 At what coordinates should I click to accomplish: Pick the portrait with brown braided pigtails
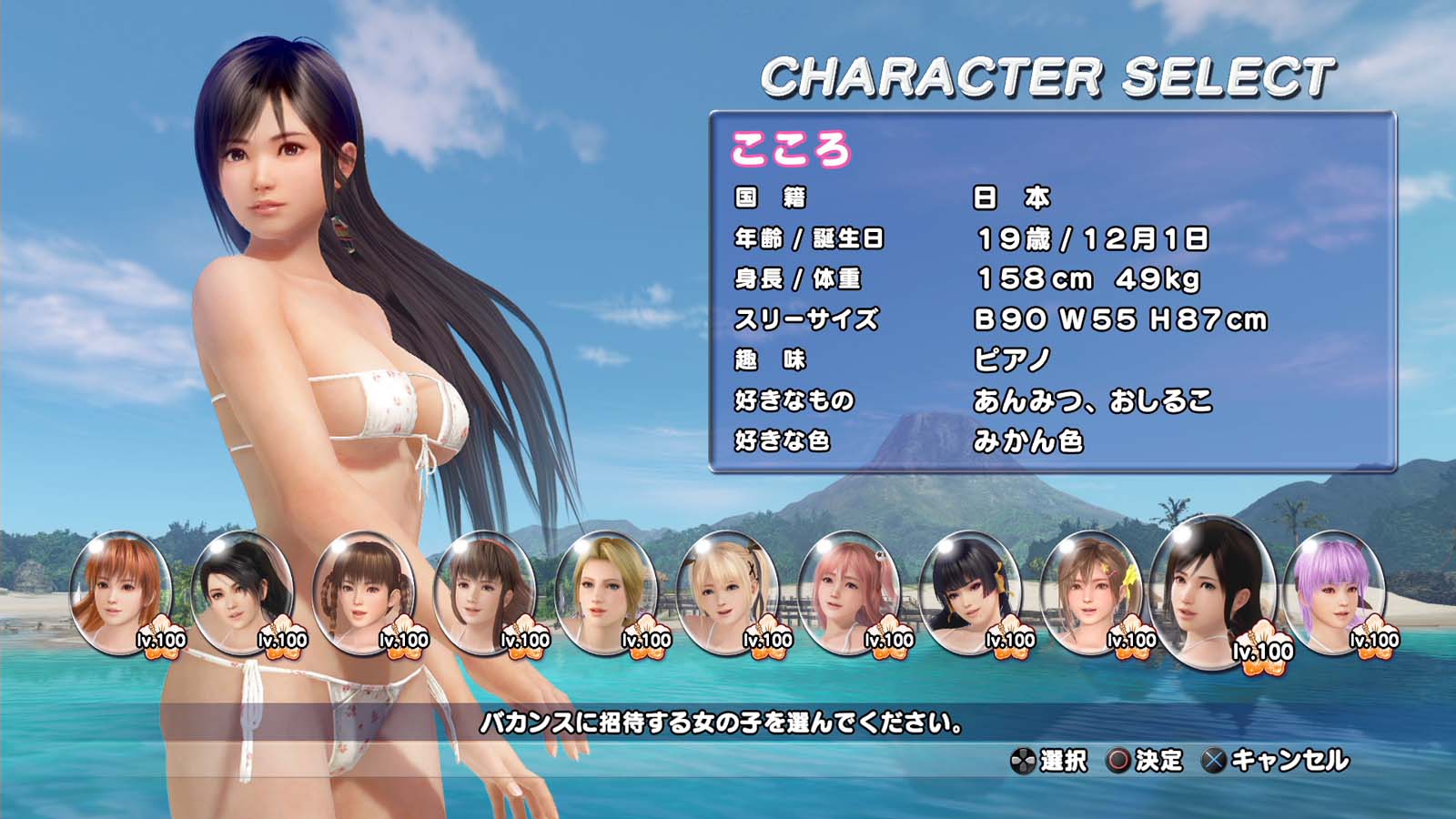click(363, 591)
